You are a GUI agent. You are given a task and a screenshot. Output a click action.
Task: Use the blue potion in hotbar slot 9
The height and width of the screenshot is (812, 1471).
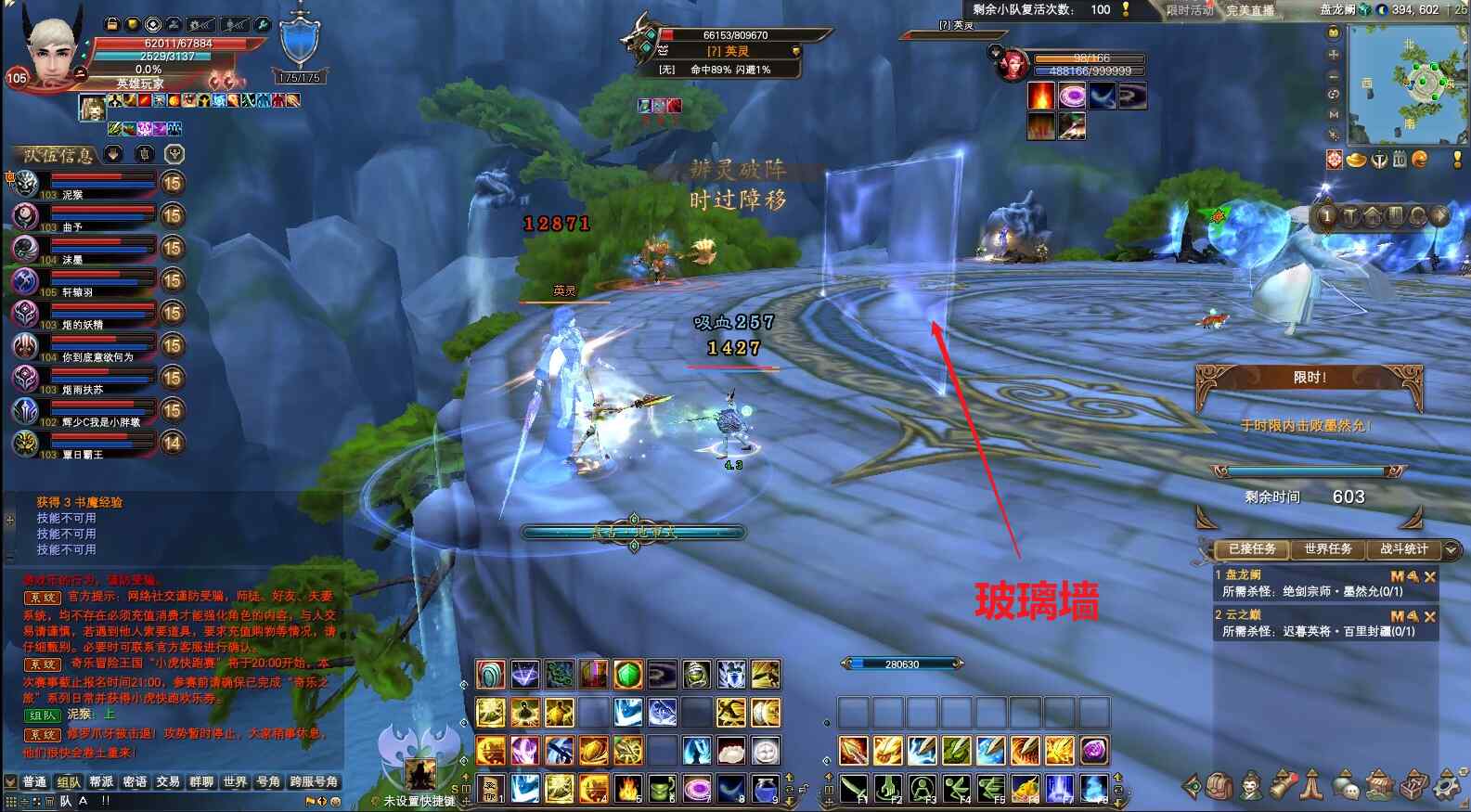click(x=765, y=789)
